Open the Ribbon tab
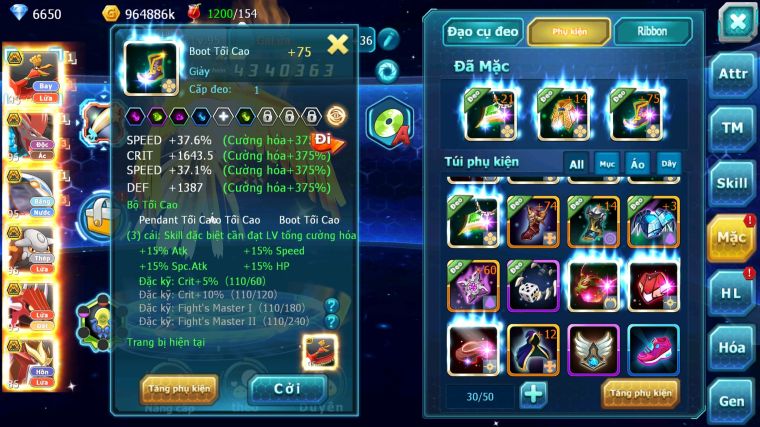Image resolution: width=760 pixels, height=427 pixels. point(653,32)
